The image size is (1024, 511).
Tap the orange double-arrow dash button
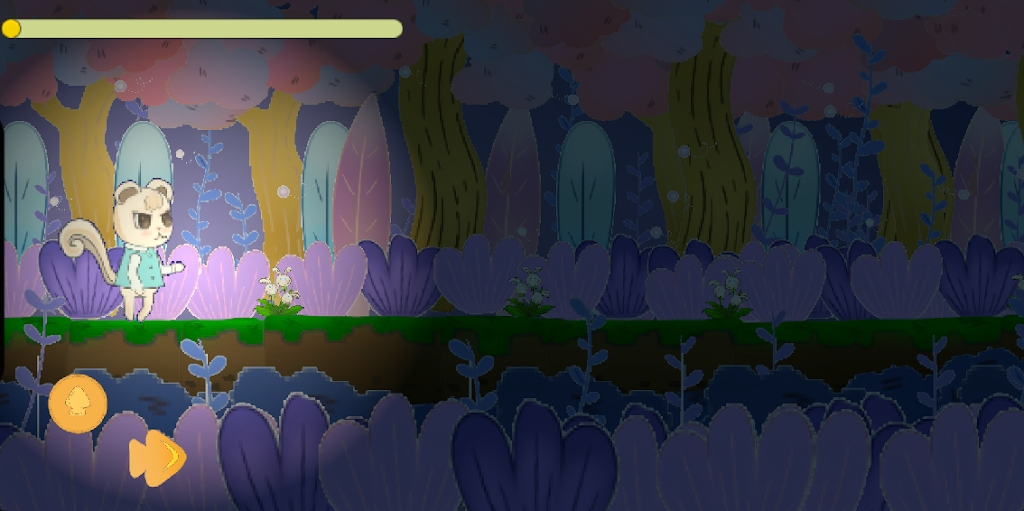coord(157,457)
